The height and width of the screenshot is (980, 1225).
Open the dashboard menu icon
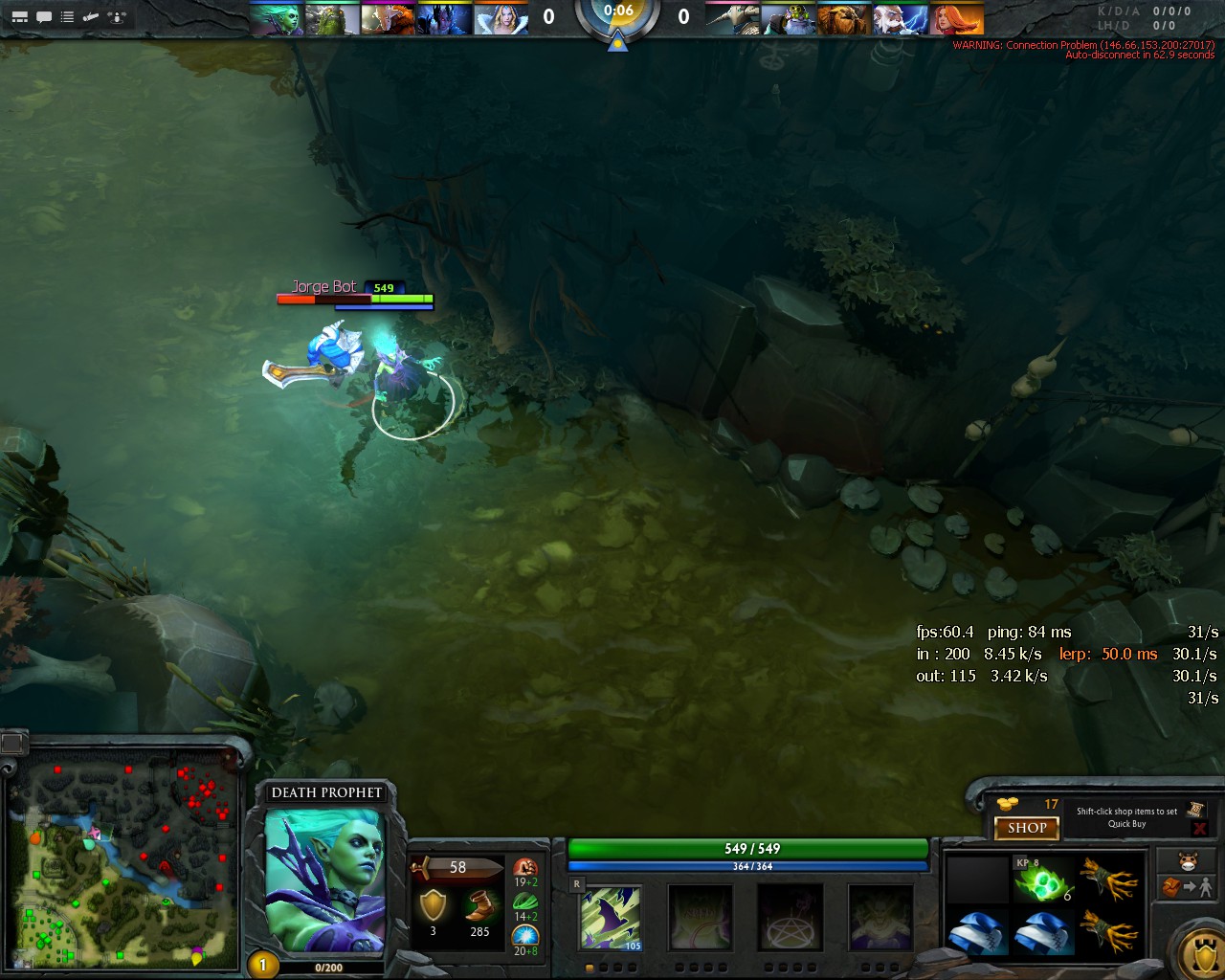tap(20, 16)
